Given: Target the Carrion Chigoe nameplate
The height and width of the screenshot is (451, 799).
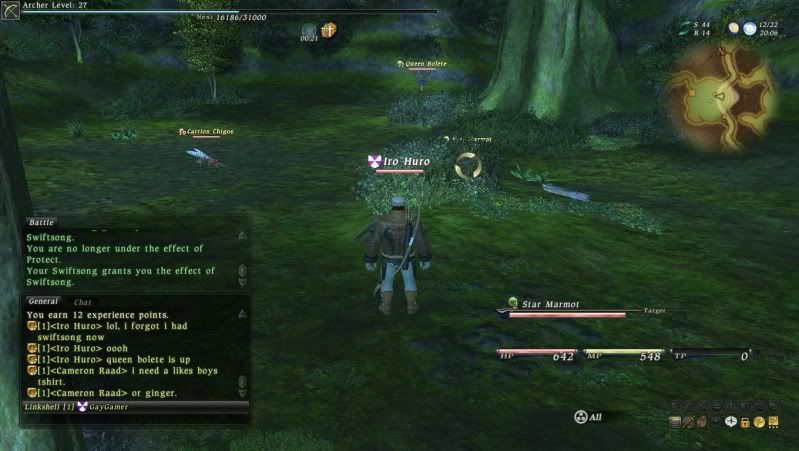Looking at the screenshot, I should 209,131.
